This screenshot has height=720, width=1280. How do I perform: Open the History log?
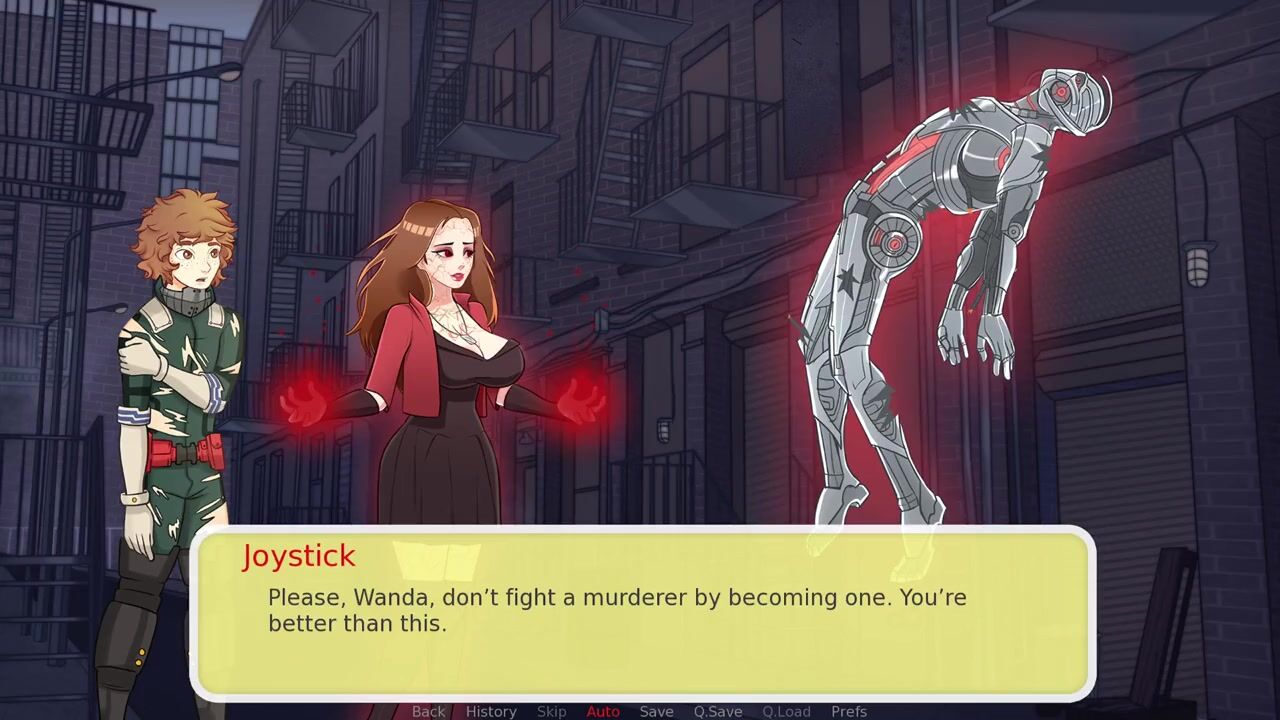491,711
